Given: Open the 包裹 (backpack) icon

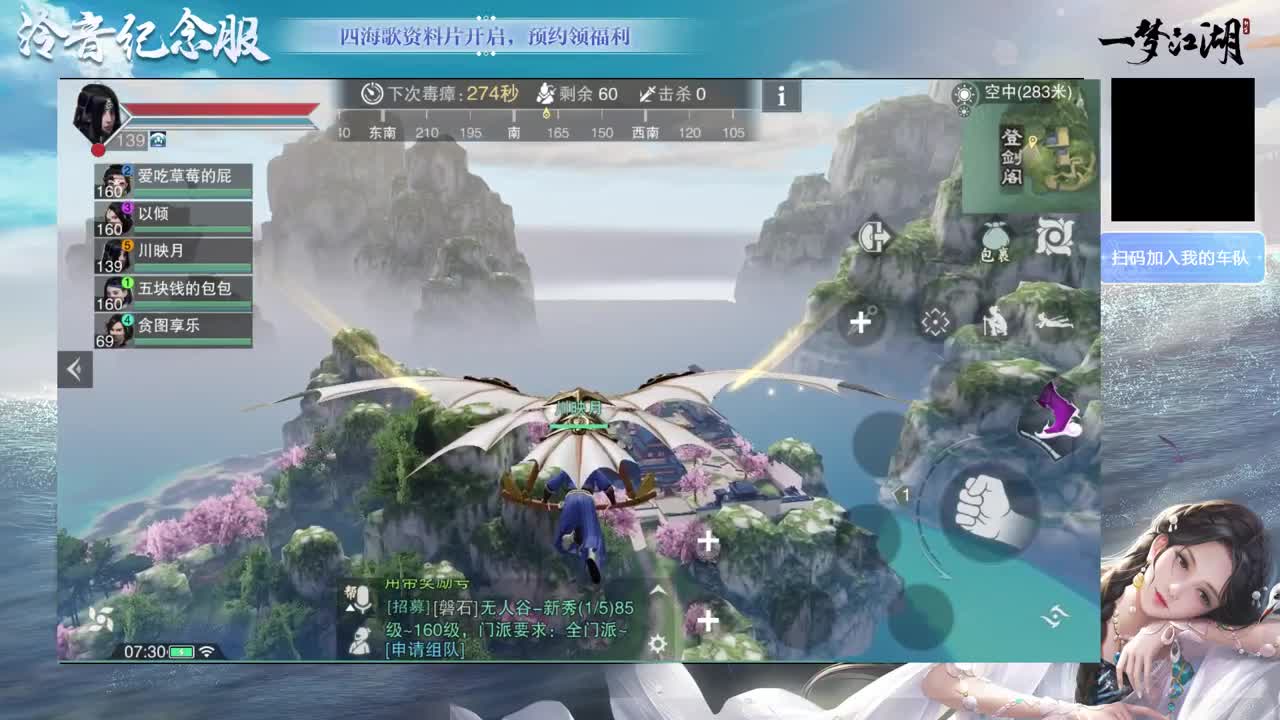Looking at the screenshot, I should 995,235.
